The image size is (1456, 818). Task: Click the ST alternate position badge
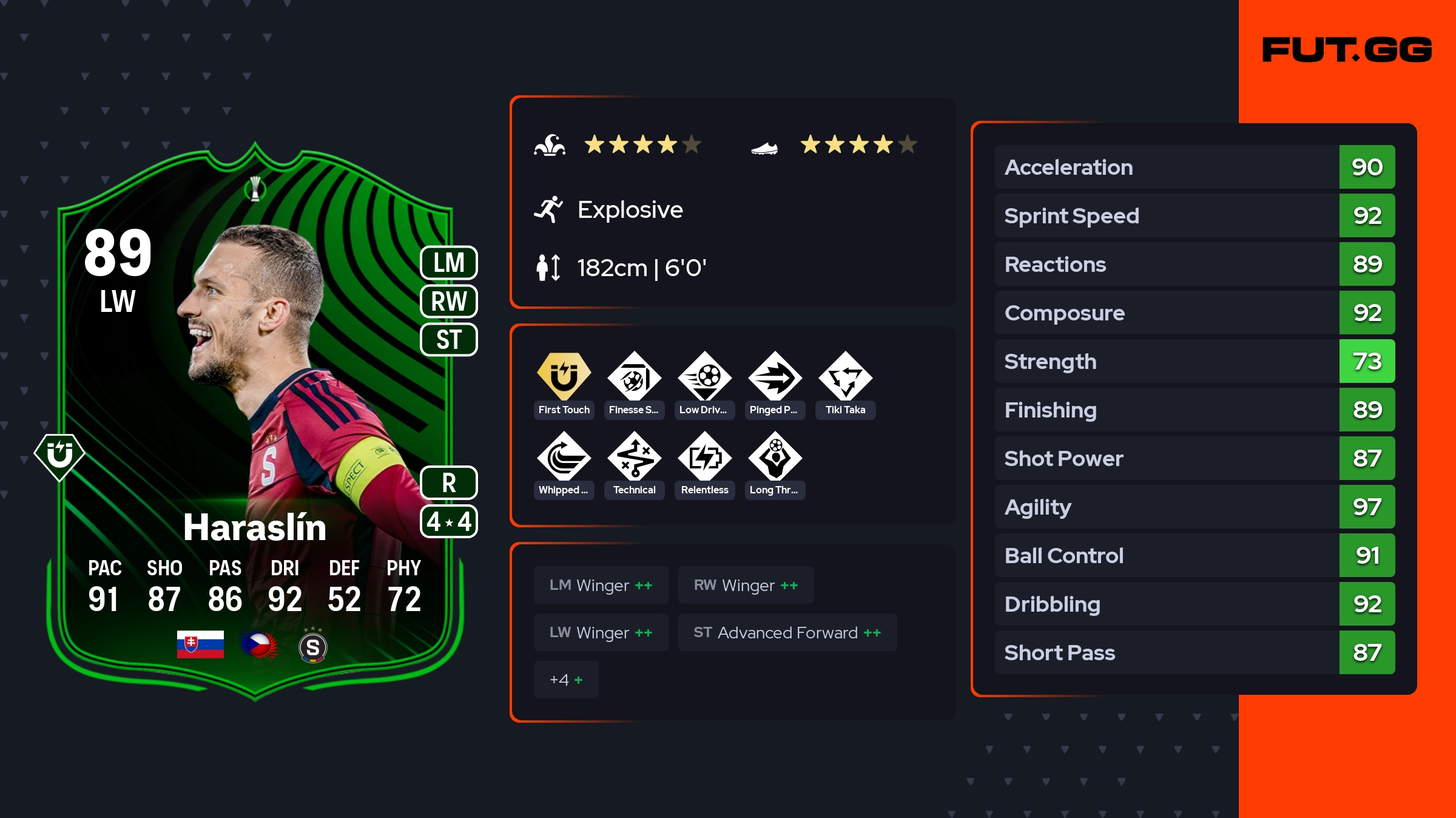449,339
